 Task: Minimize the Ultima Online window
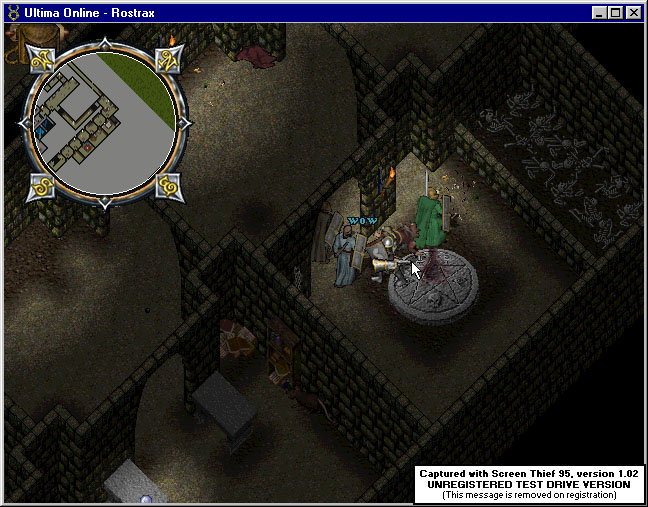600,13
